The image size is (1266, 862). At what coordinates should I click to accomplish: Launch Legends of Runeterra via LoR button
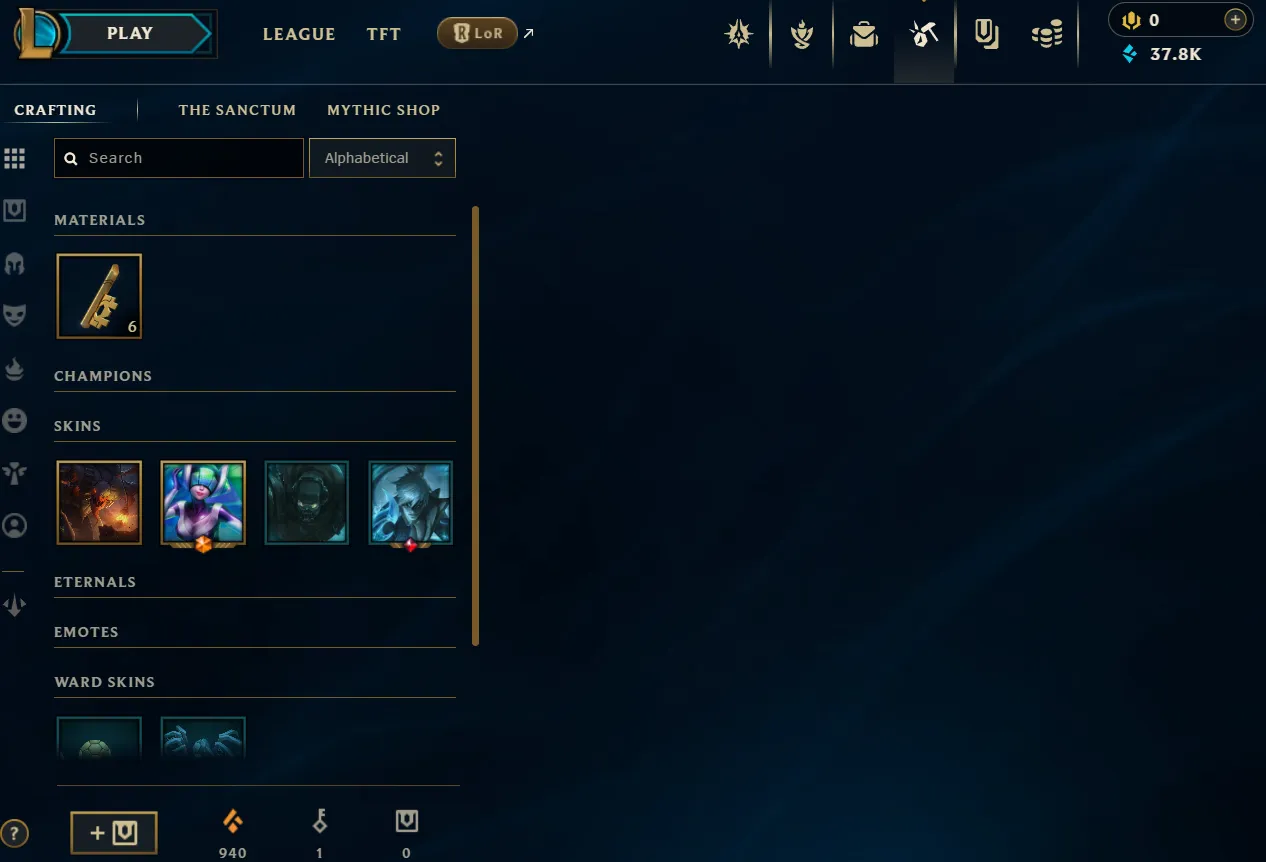477,34
